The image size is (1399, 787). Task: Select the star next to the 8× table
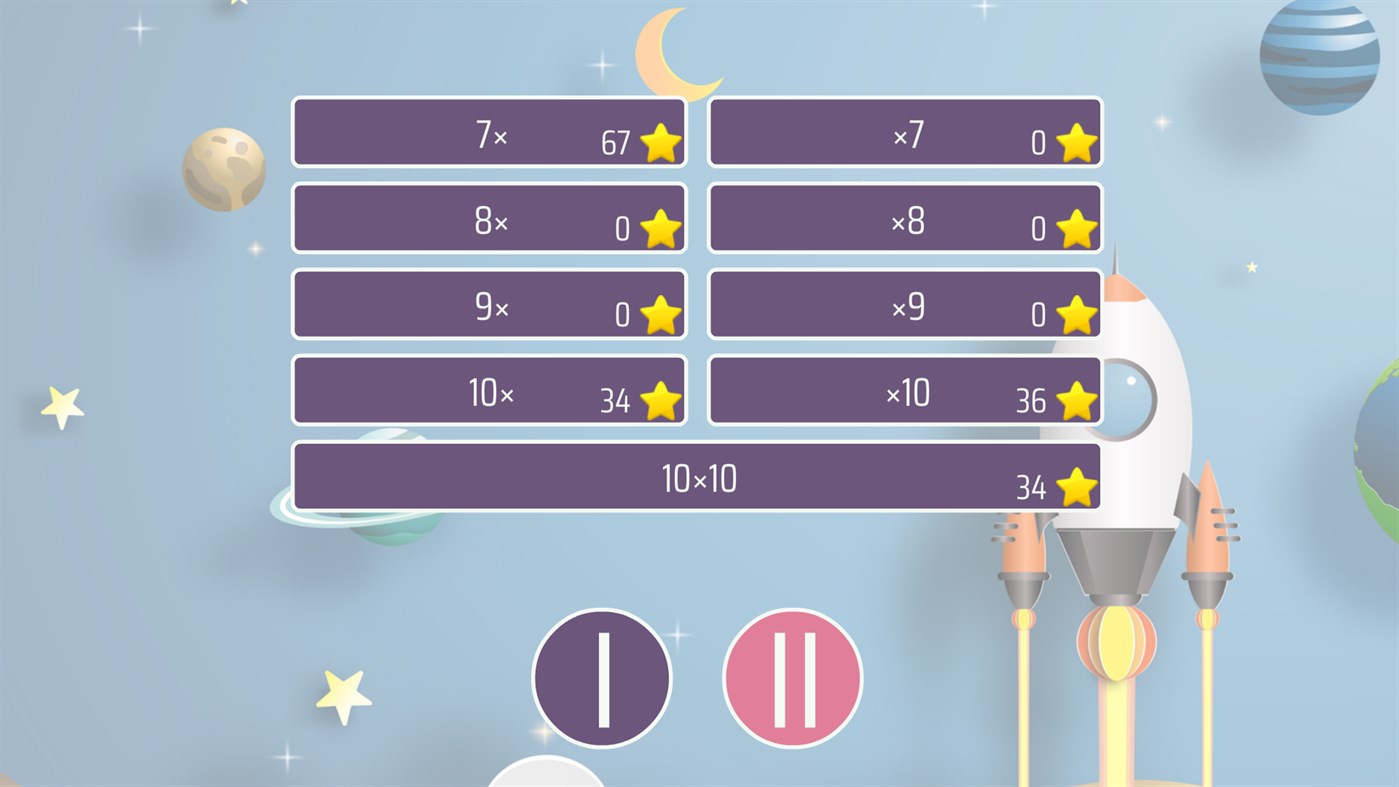click(659, 228)
